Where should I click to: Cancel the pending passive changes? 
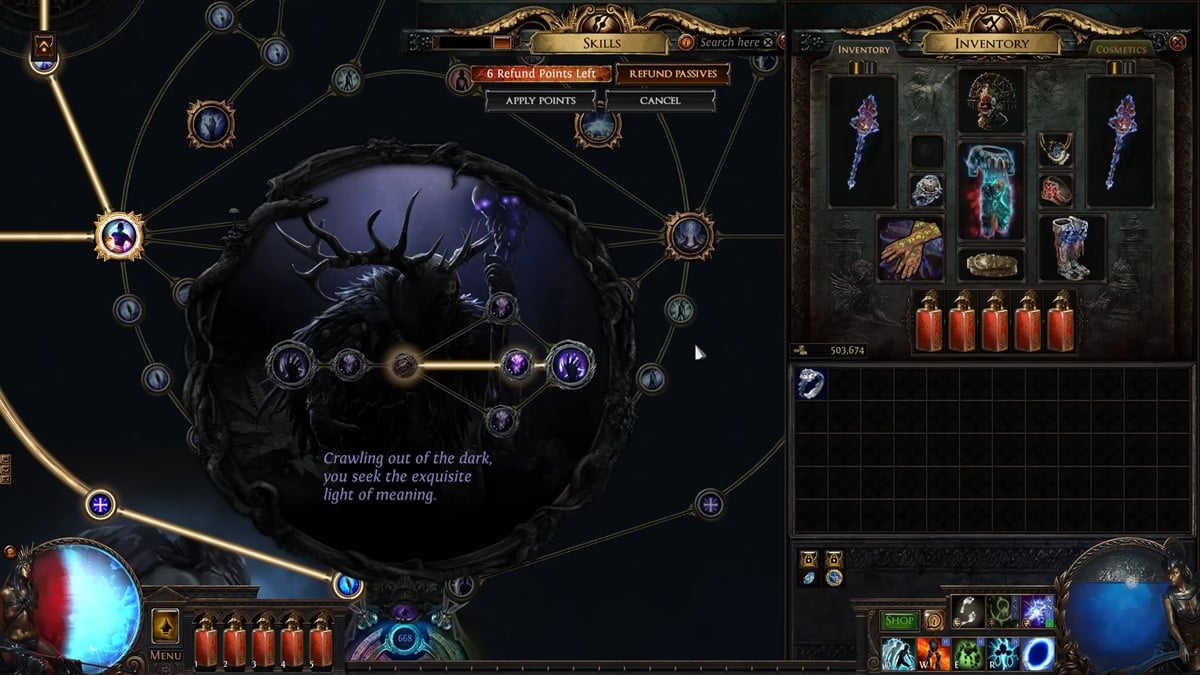(x=660, y=100)
